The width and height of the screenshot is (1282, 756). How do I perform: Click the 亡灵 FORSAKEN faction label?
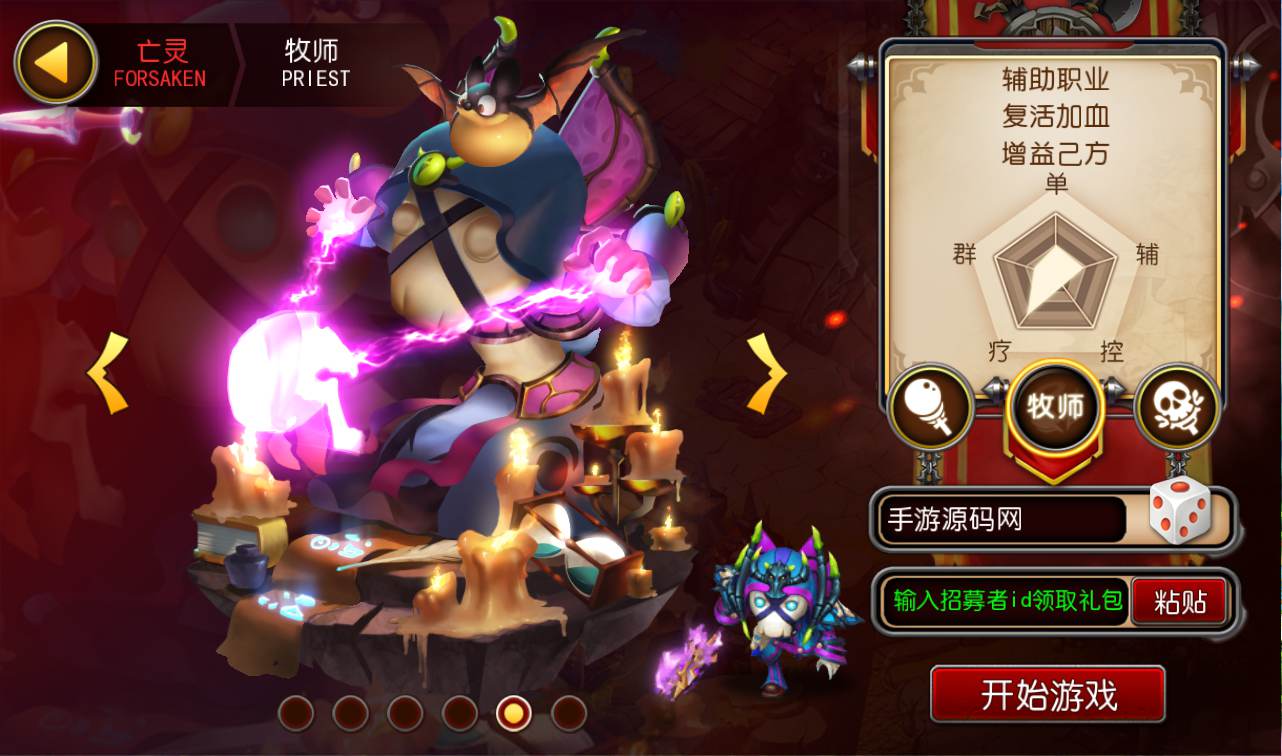[x=160, y=62]
